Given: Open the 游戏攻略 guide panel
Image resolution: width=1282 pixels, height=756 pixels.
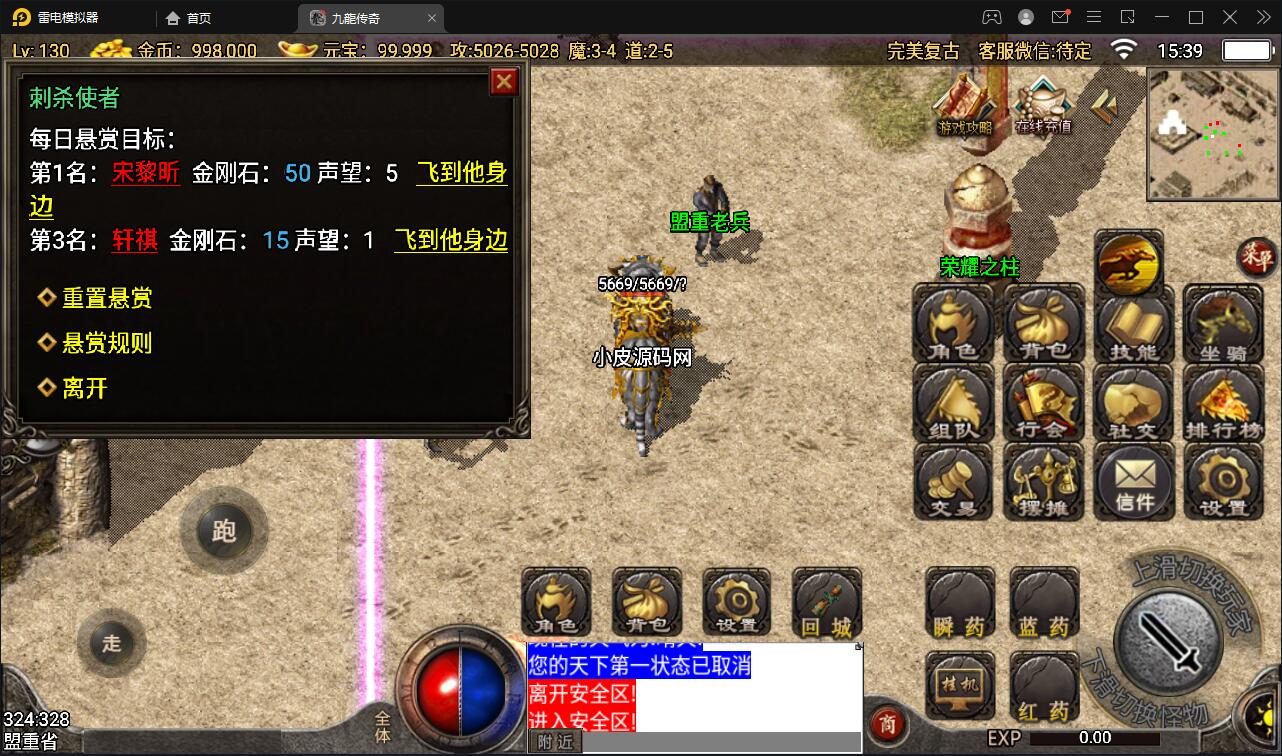Looking at the screenshot, I should 962,112.
